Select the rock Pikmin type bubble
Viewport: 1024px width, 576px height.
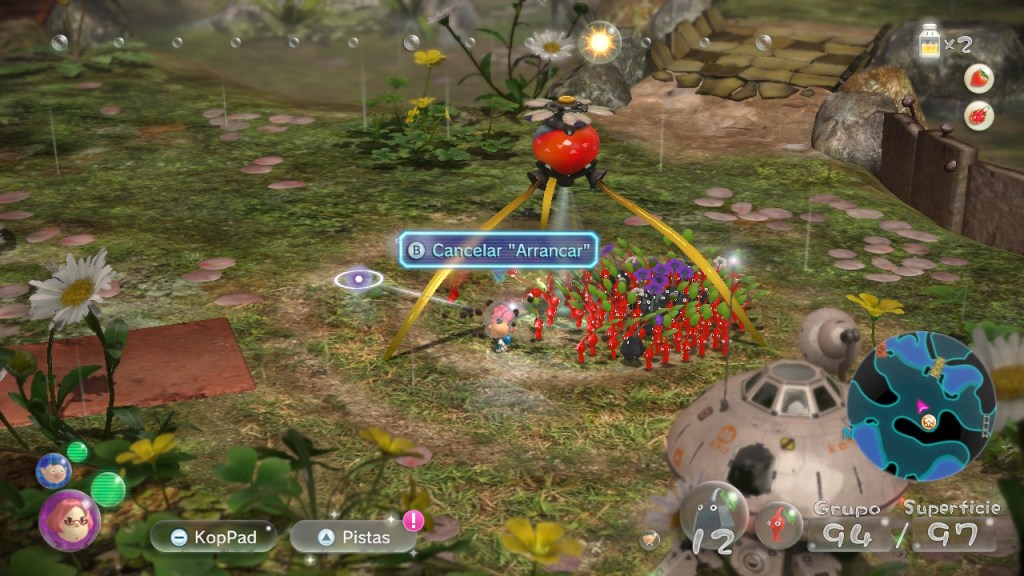pos(714,518)
